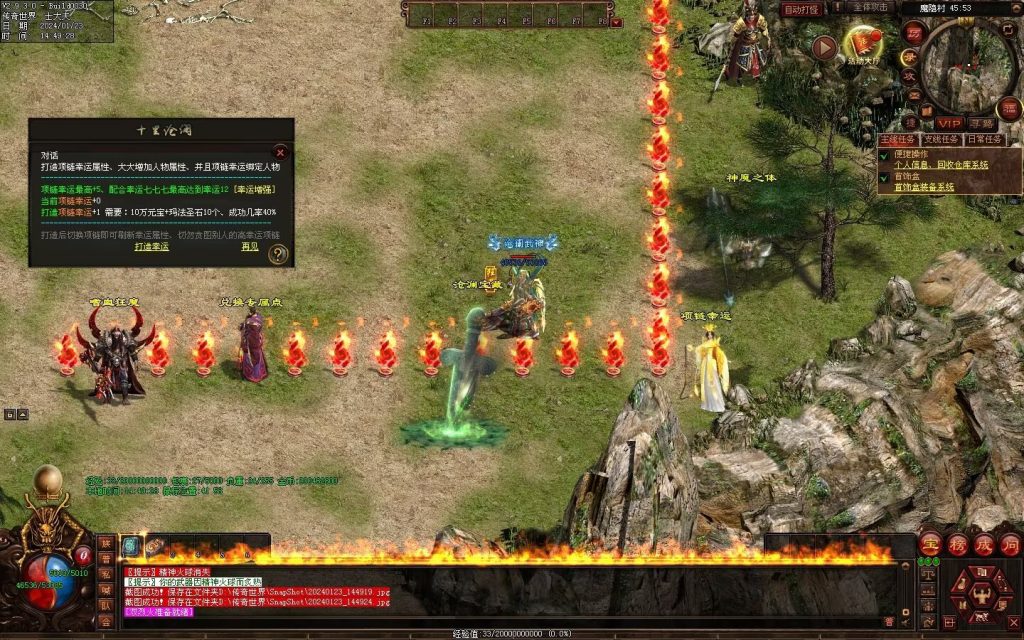Toggle the 自动打怪 auto-fight button

coord(801,9)
